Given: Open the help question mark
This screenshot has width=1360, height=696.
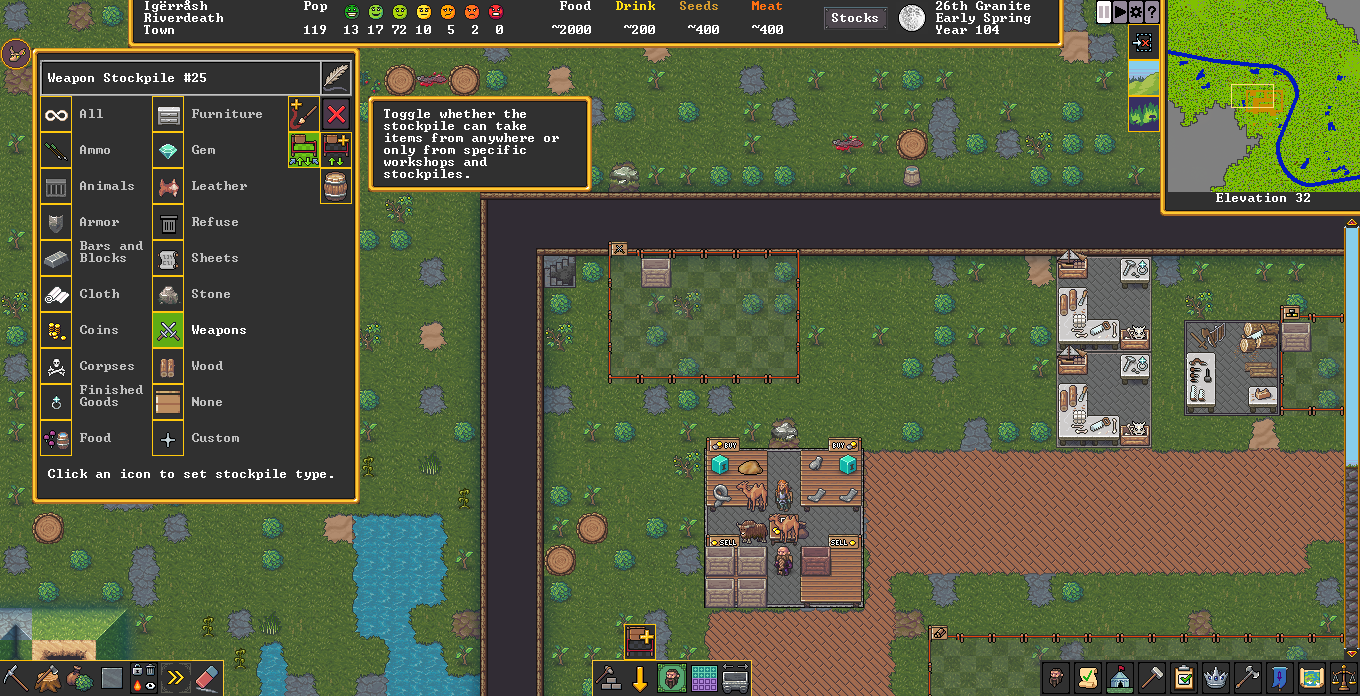Looking at the screenshot, I should pos(1151,12).
